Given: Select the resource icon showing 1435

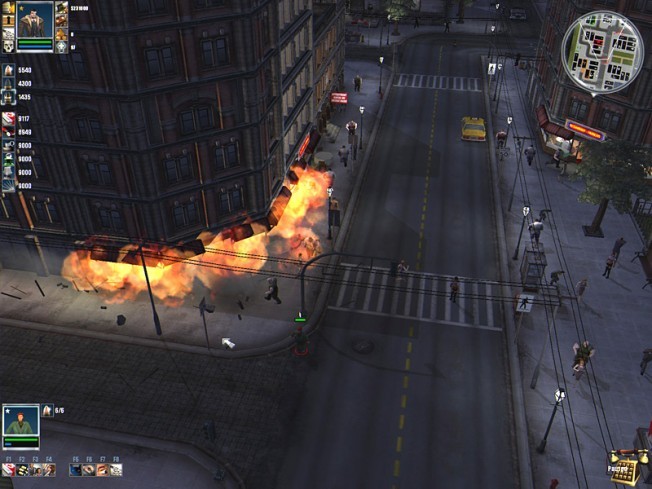Looking at the screenshot, I should 8,97.
